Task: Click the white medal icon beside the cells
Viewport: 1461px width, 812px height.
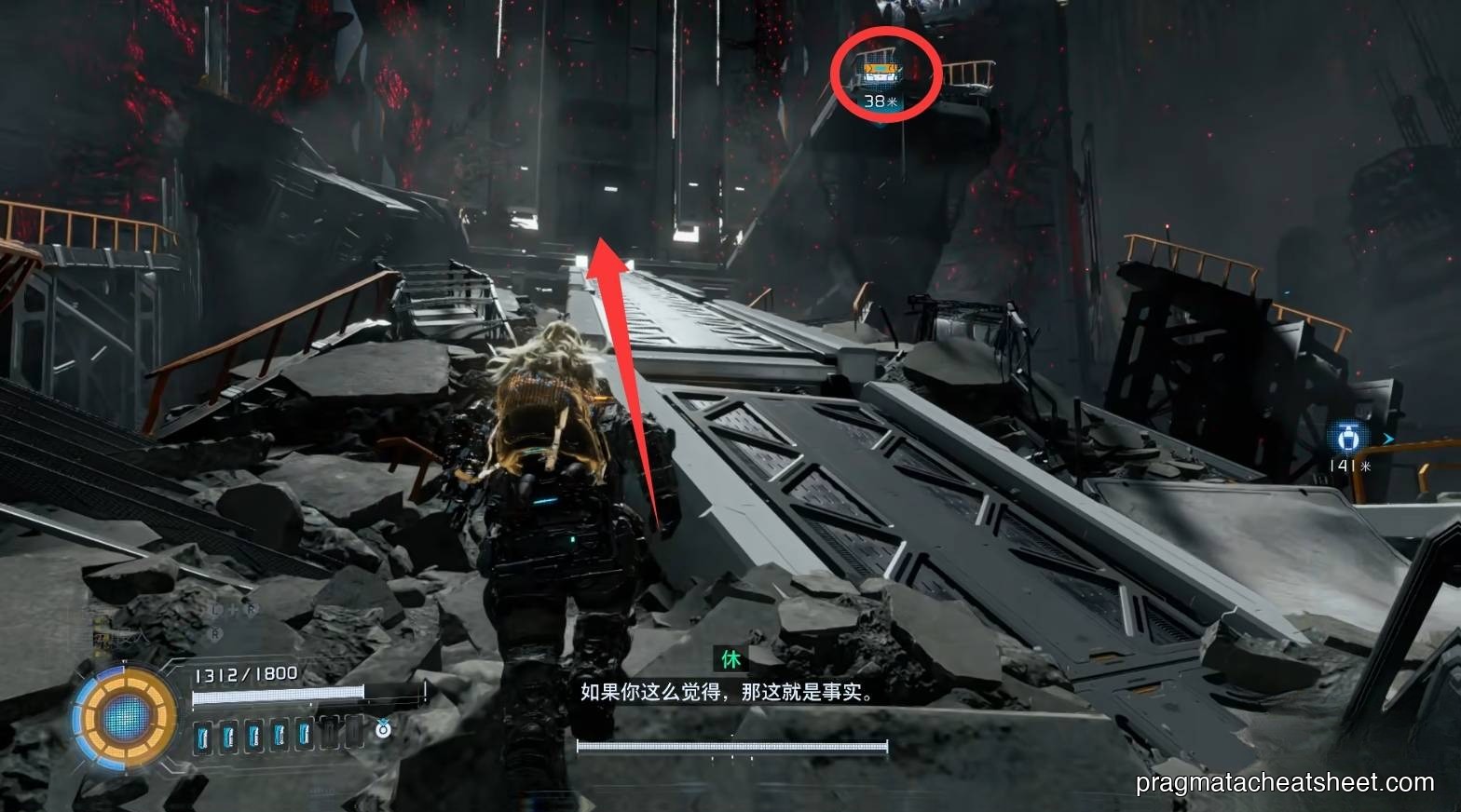Action: coord(383,730)
